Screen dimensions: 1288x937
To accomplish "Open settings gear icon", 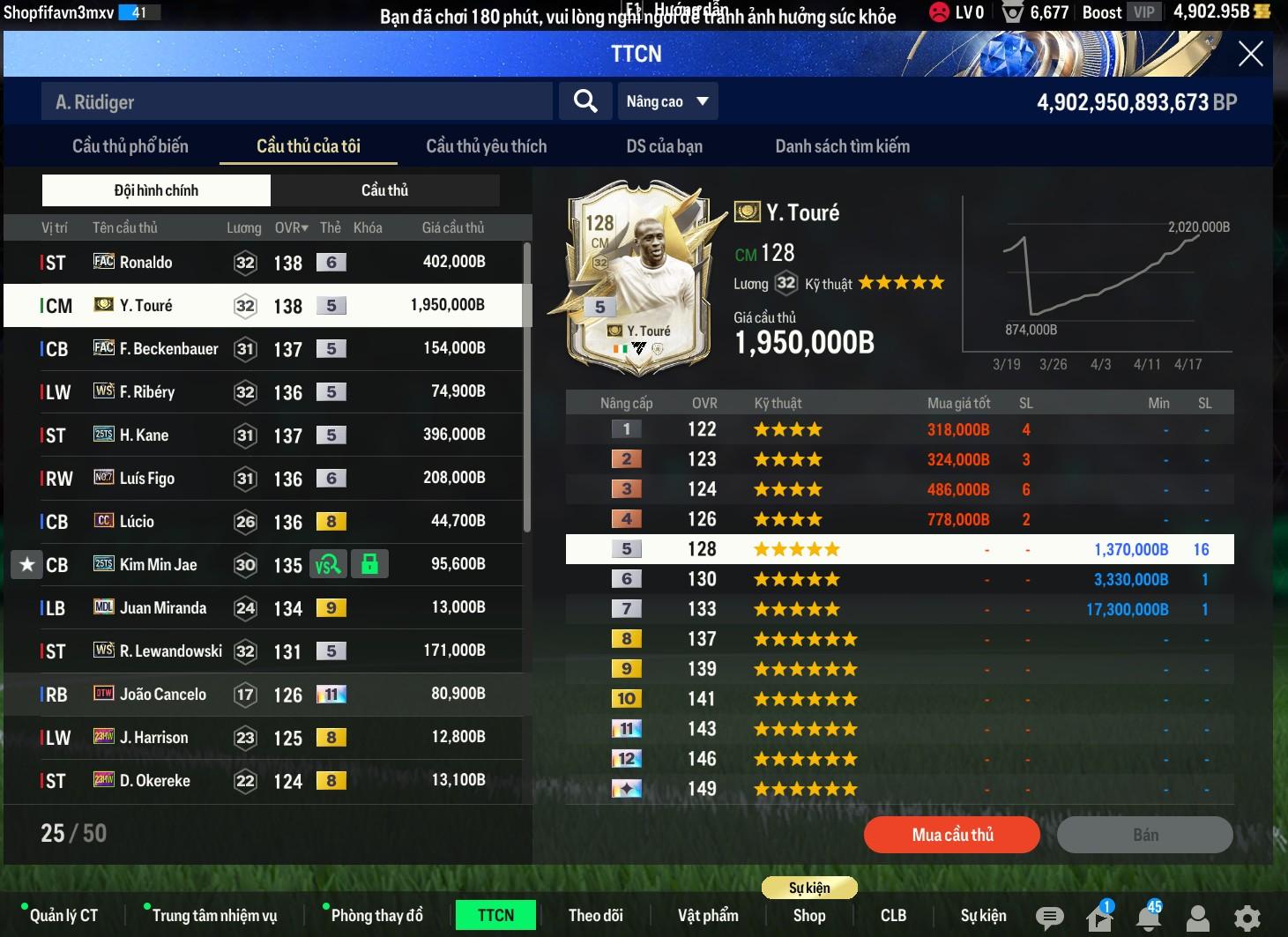I will [x=1247, y=918].
